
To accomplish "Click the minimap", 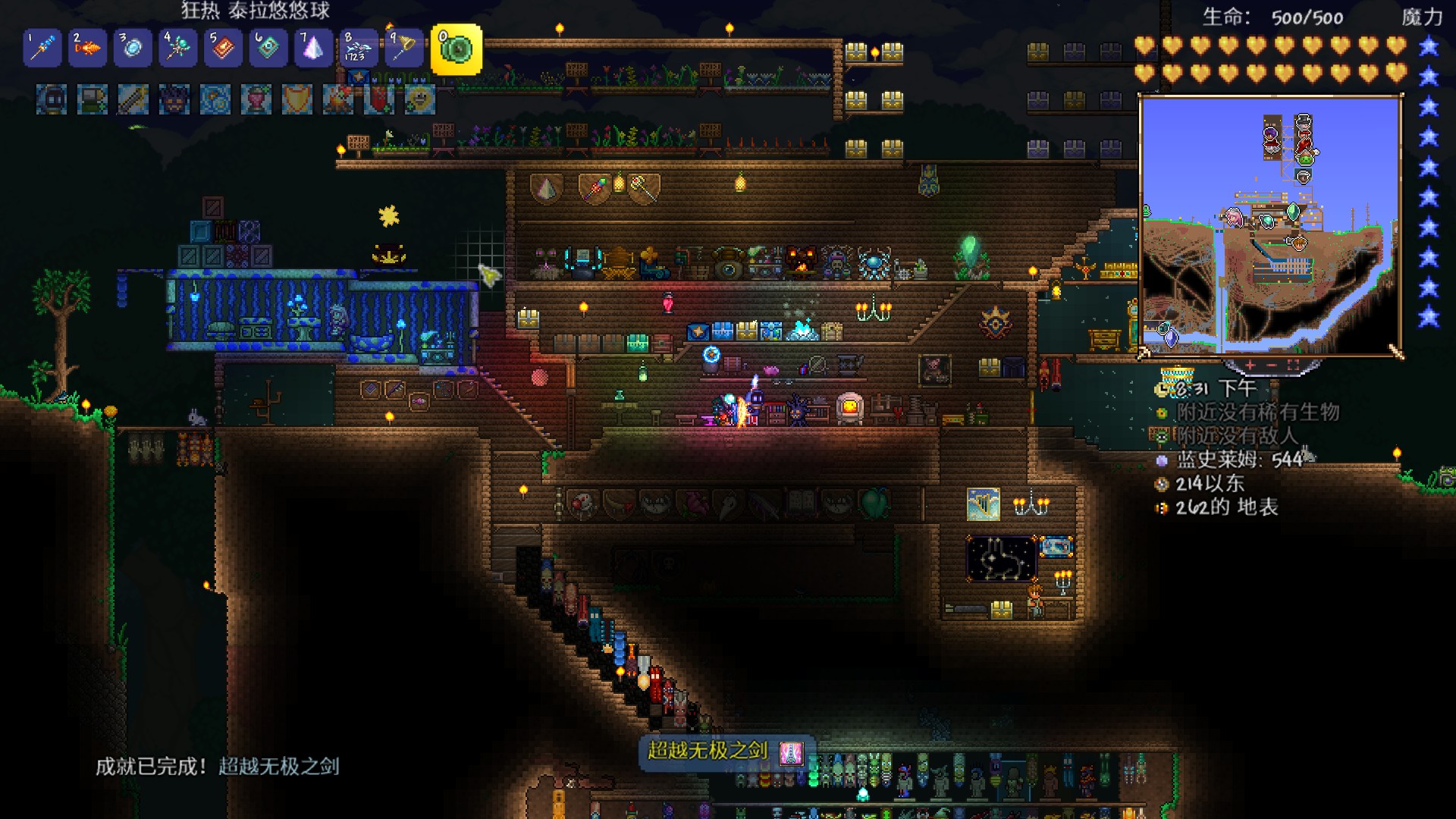I will pos(1270,225).
